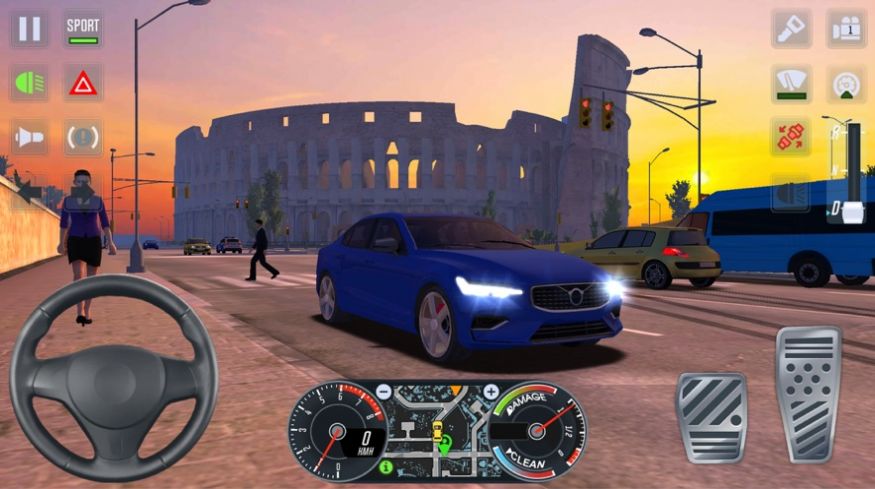
Task: Zoom in the minimap with plus
Action: coord(491,391)
